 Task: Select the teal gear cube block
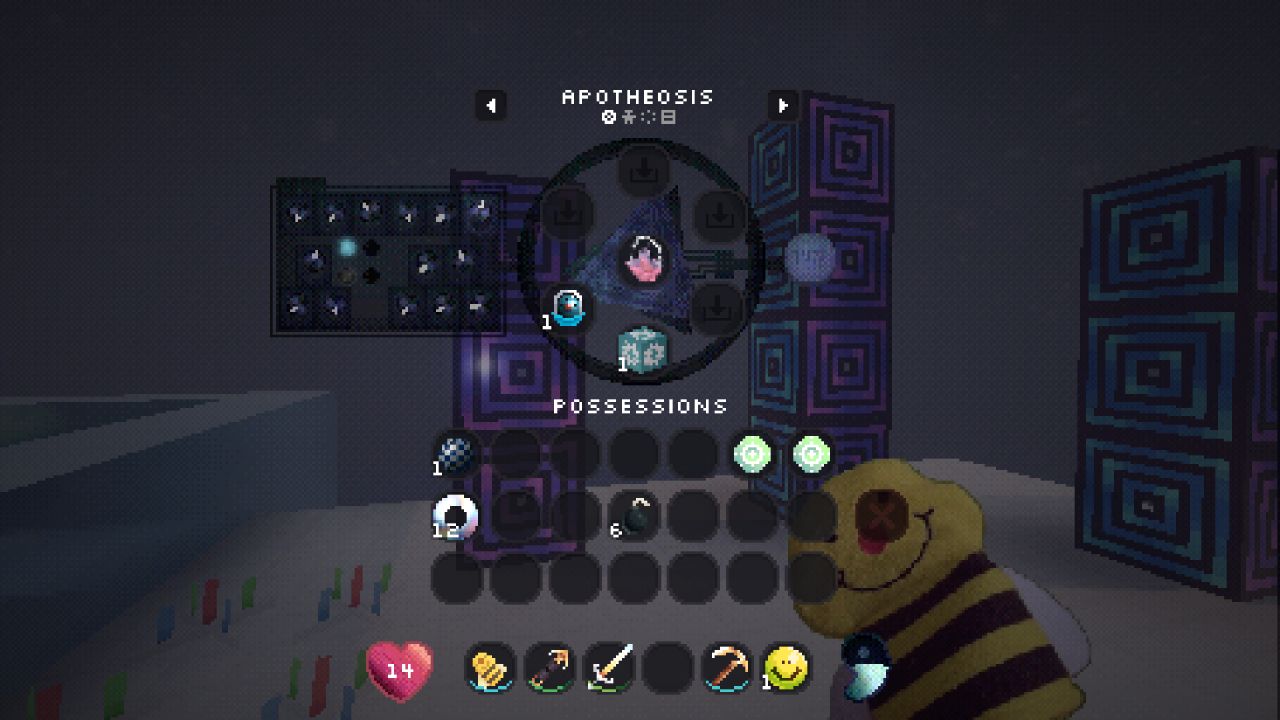642,350
